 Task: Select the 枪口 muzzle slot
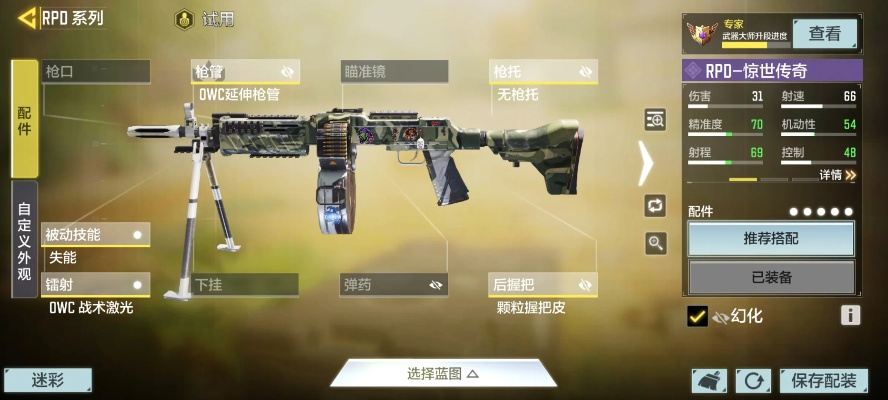pyautogui.click(x=96, y=72)
